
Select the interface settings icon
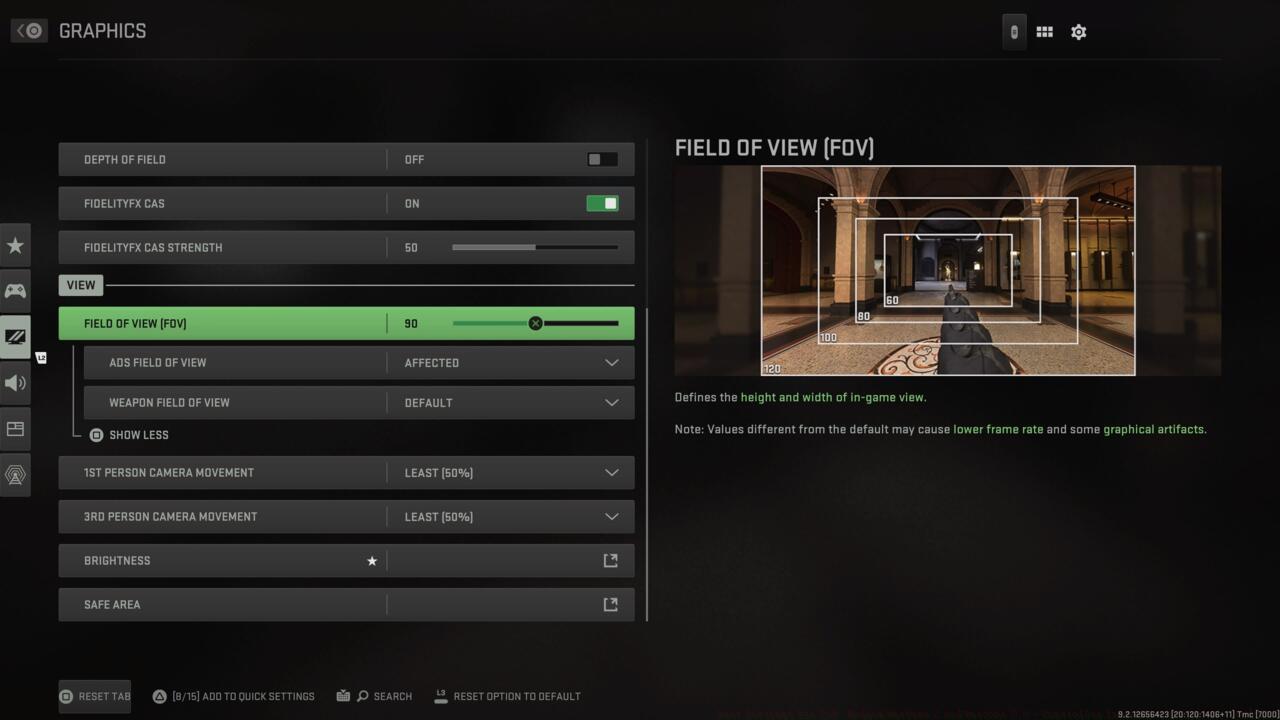click(x=15, y=428)
